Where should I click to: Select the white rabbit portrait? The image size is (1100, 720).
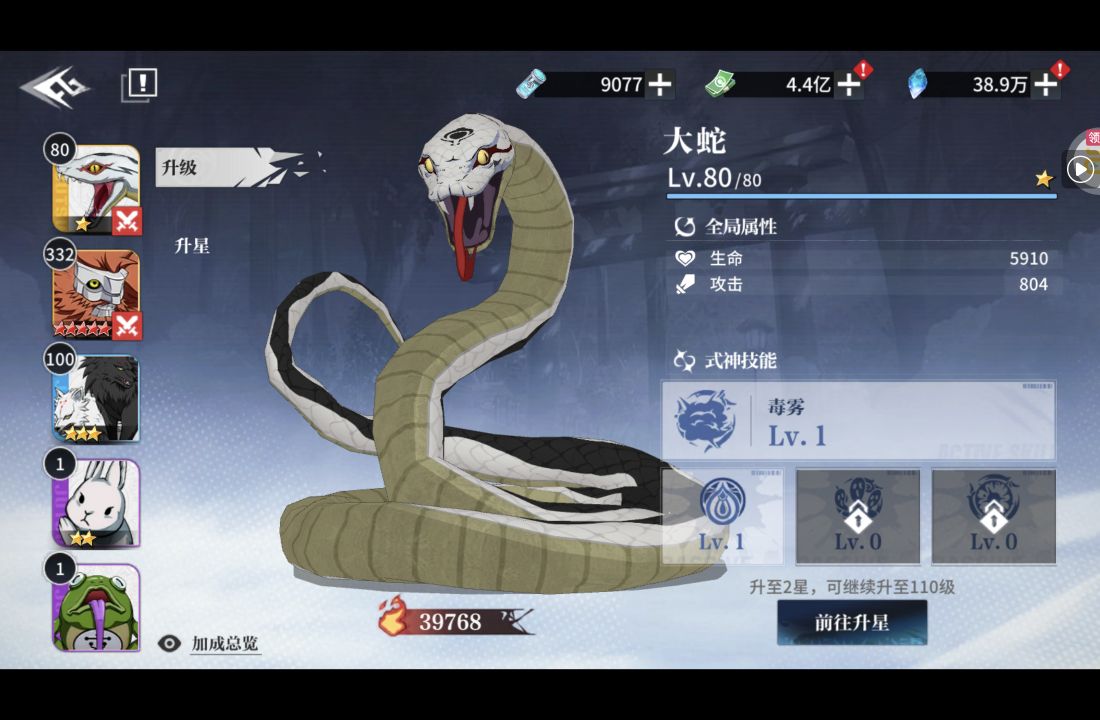coord(96,503)
